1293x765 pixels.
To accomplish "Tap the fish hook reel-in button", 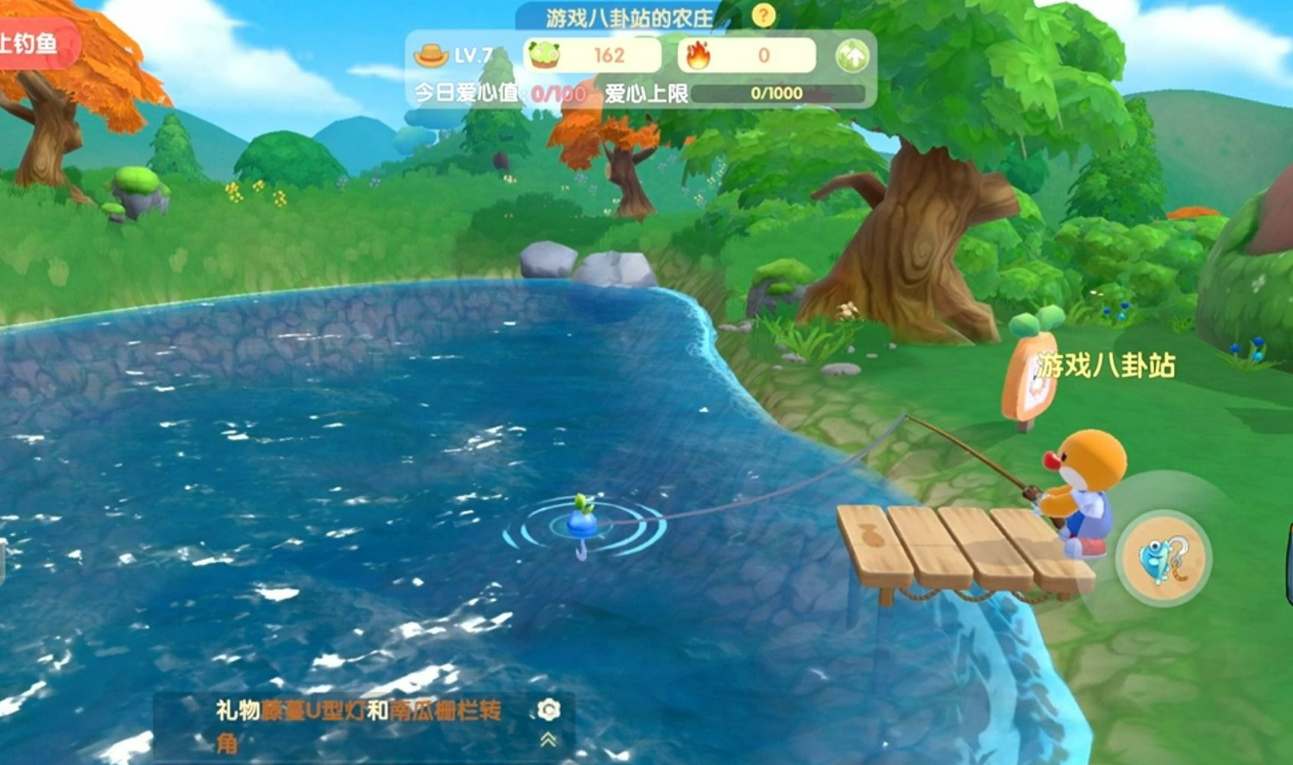I will pyautogui.click(x=1162, y=558).
